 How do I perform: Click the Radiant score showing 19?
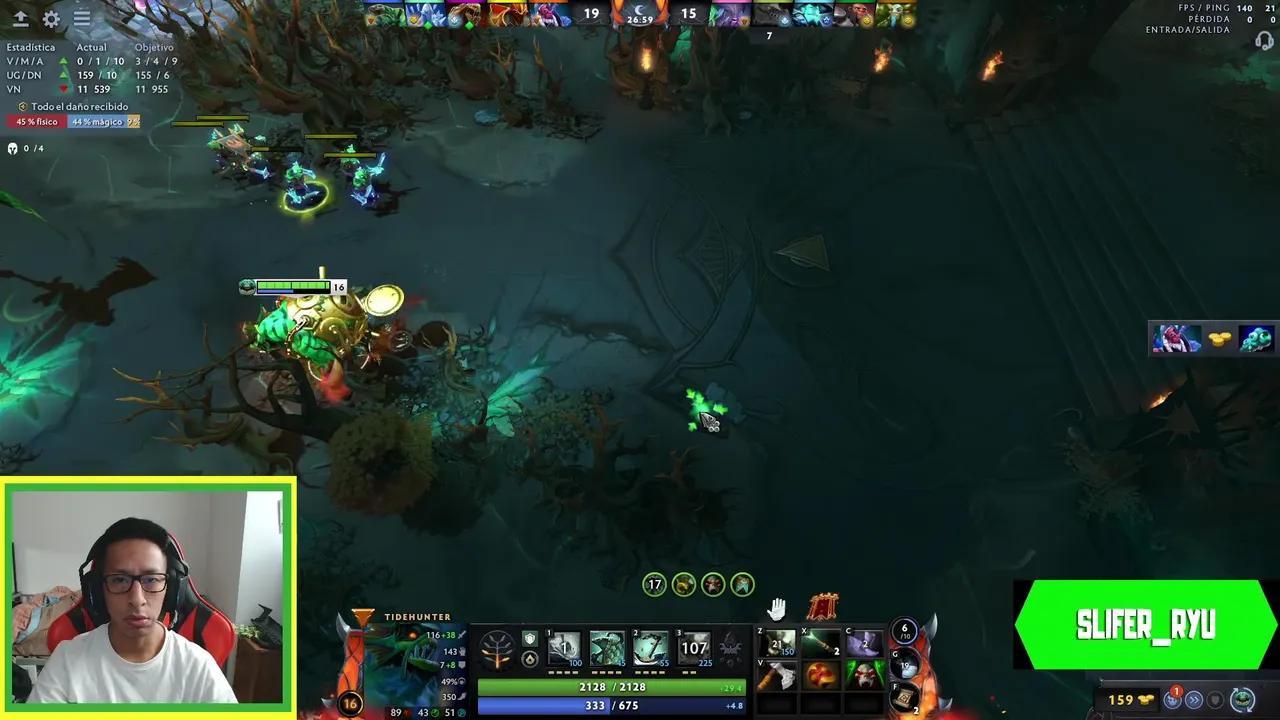590,15
